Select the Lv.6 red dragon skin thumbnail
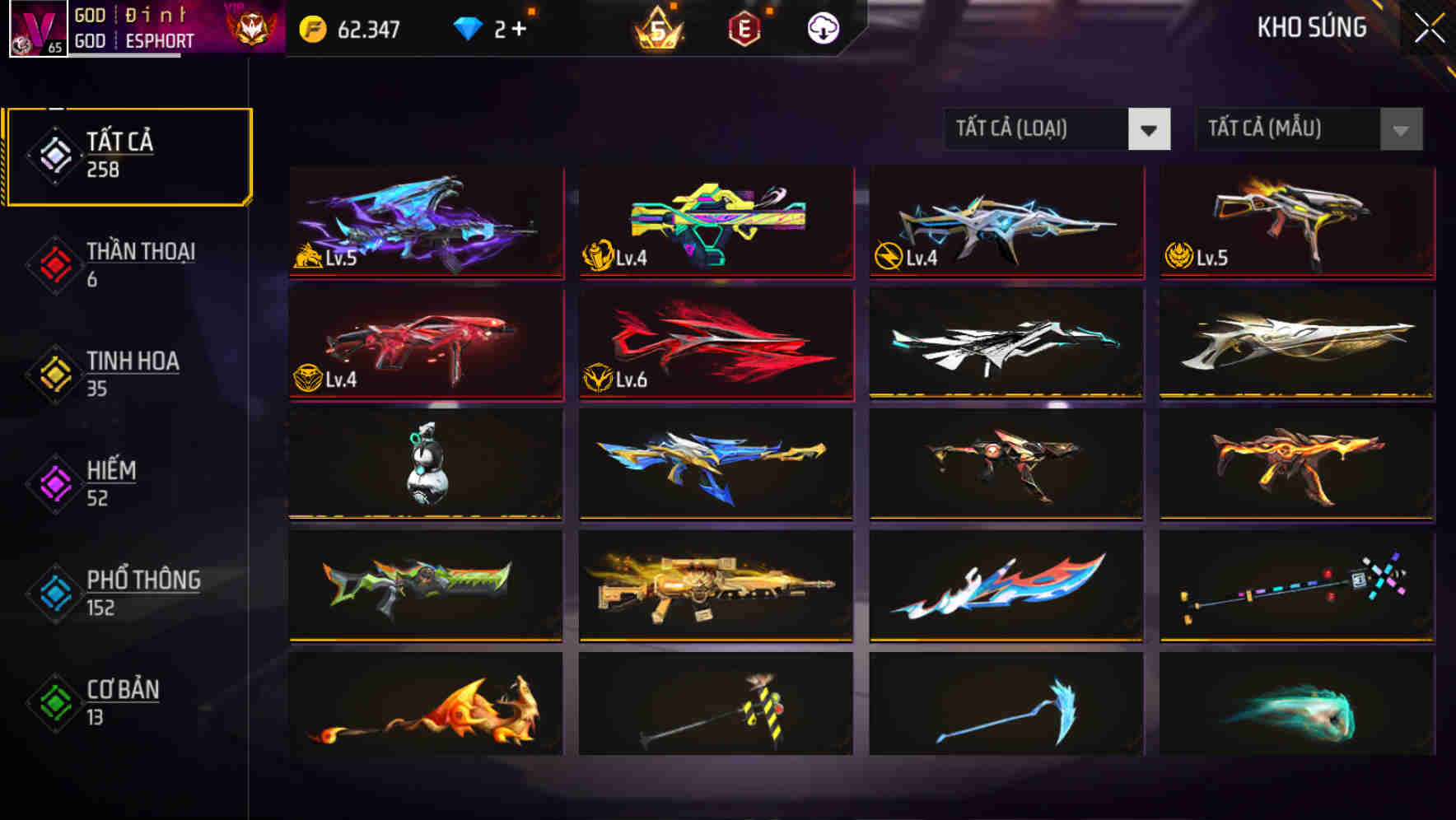The height and width of the screenshot is (820, 1456). pyautogui.click(x=715, y=343)
